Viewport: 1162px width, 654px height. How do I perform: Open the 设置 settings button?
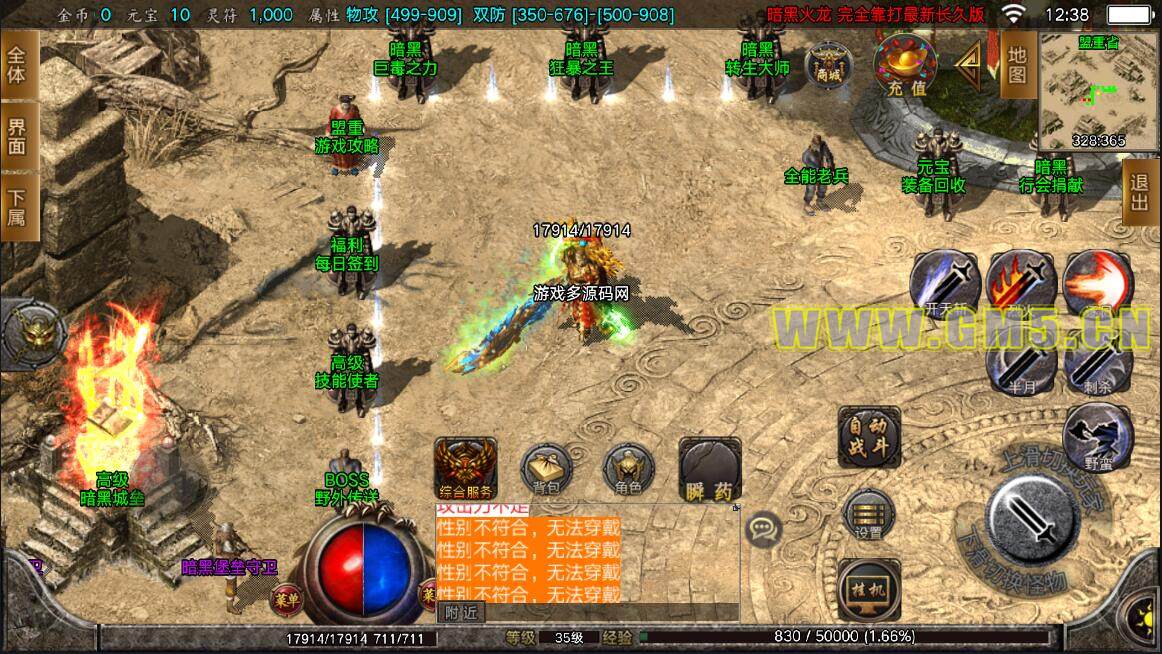(868, 515)
